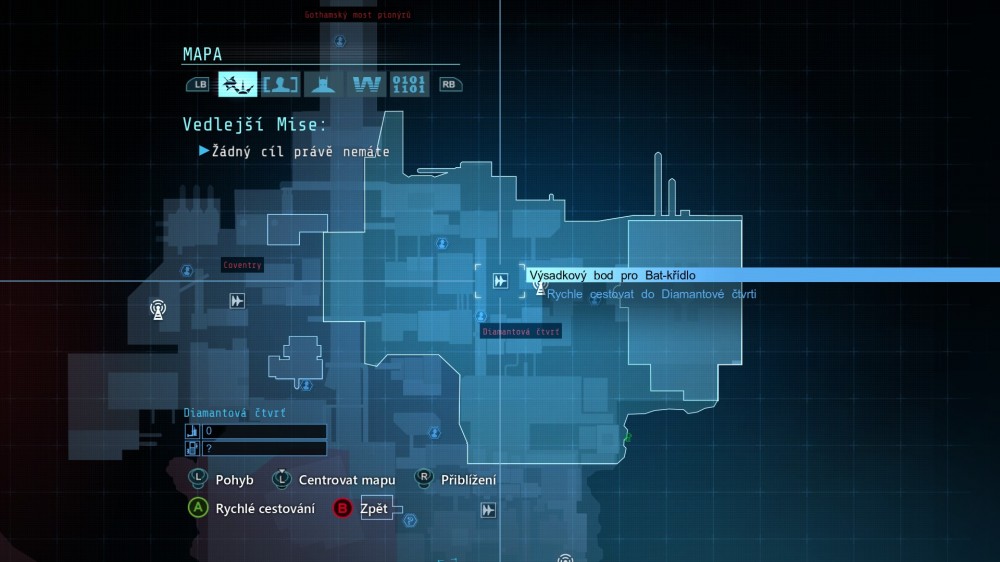Select the highlighted Batwing drop point marker

[500, 281]
